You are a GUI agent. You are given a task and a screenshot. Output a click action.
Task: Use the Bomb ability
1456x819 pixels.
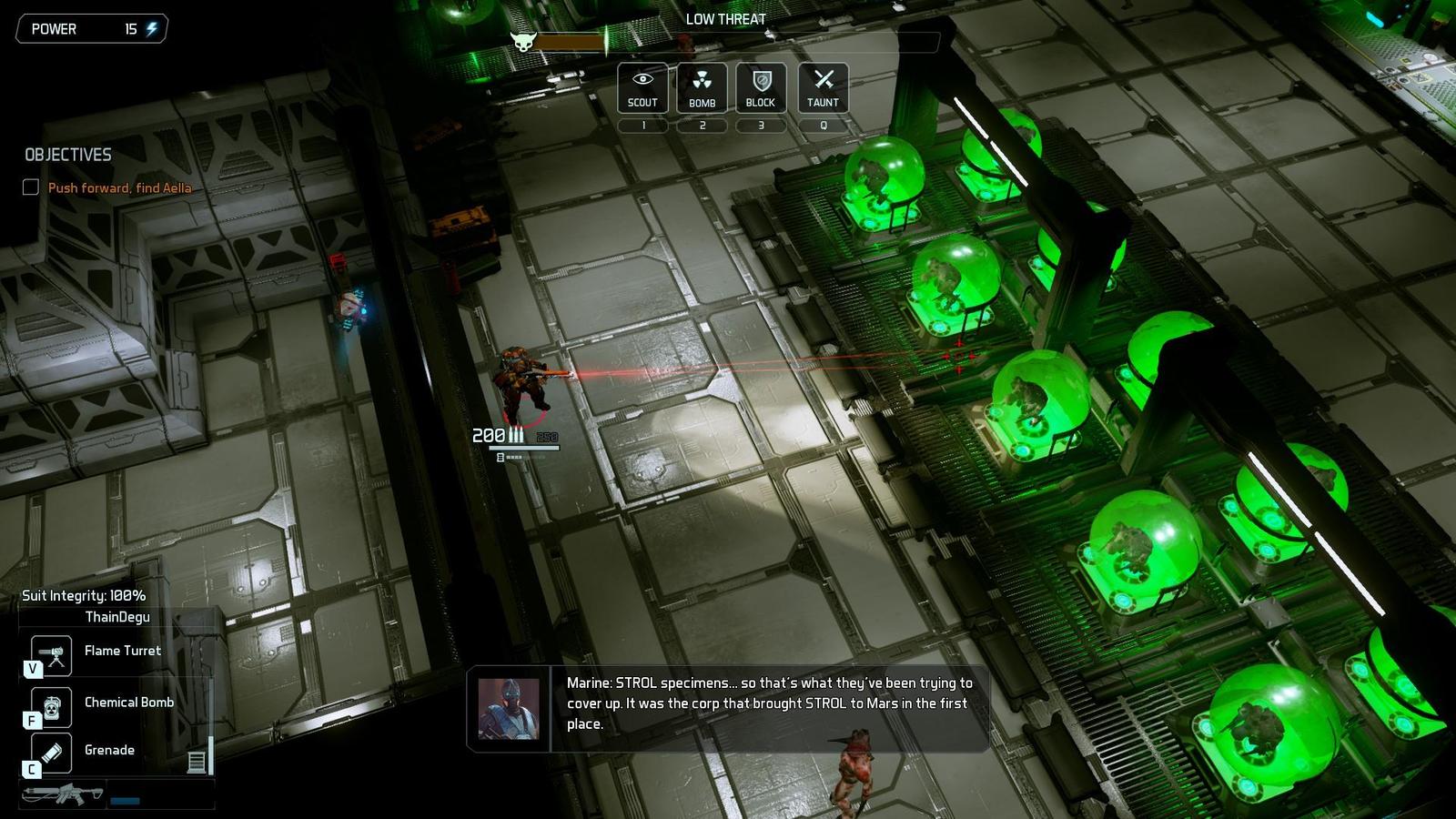(x=702, y=87)
